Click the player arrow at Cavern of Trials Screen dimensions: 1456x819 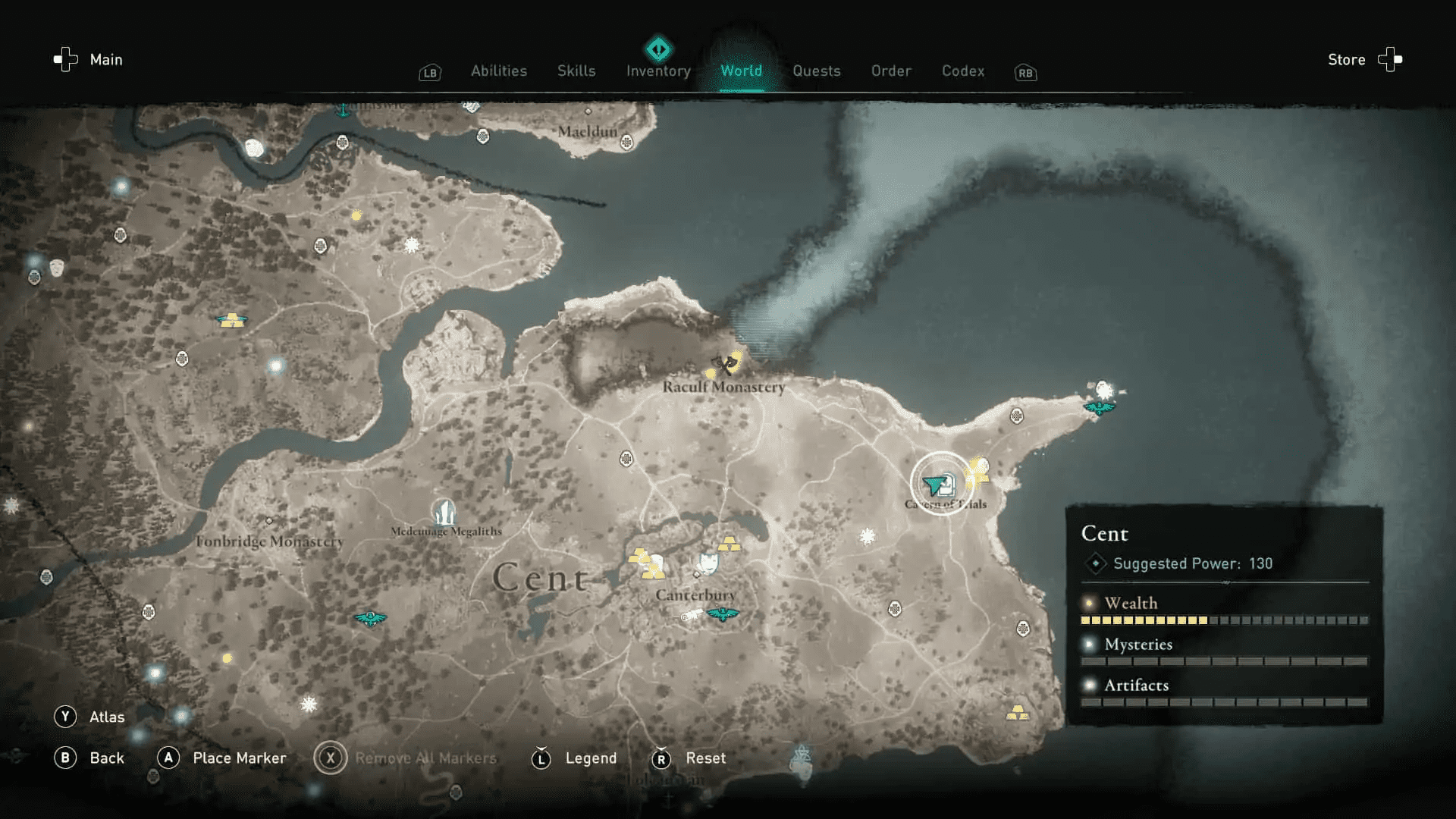coord(935,483)
